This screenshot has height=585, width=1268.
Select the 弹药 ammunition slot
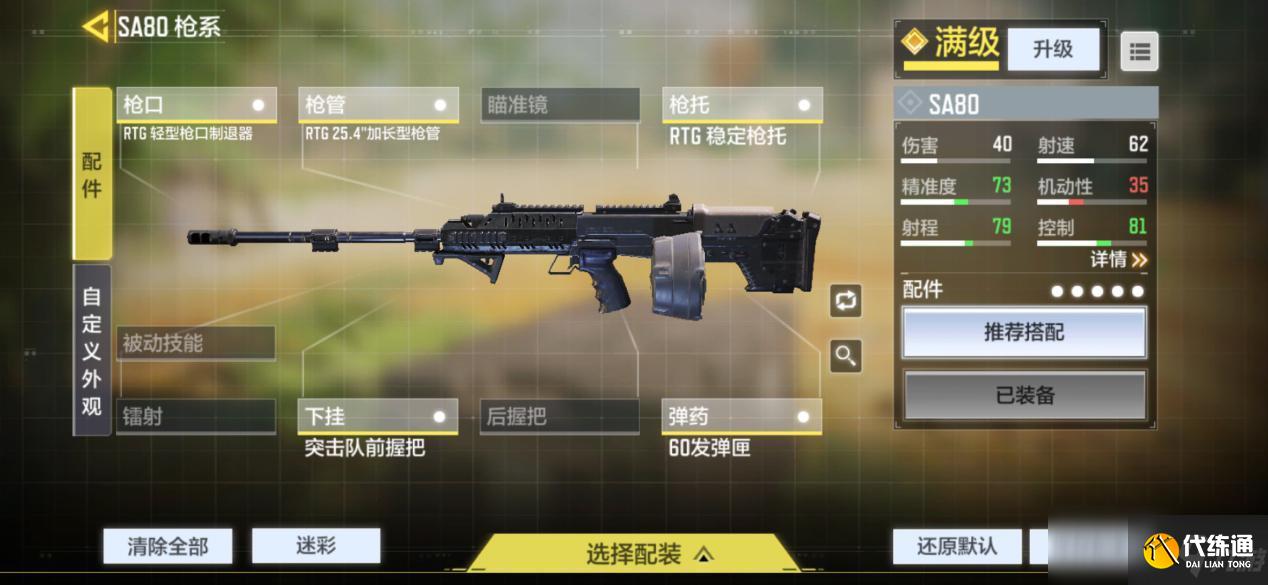coord(742,416)
